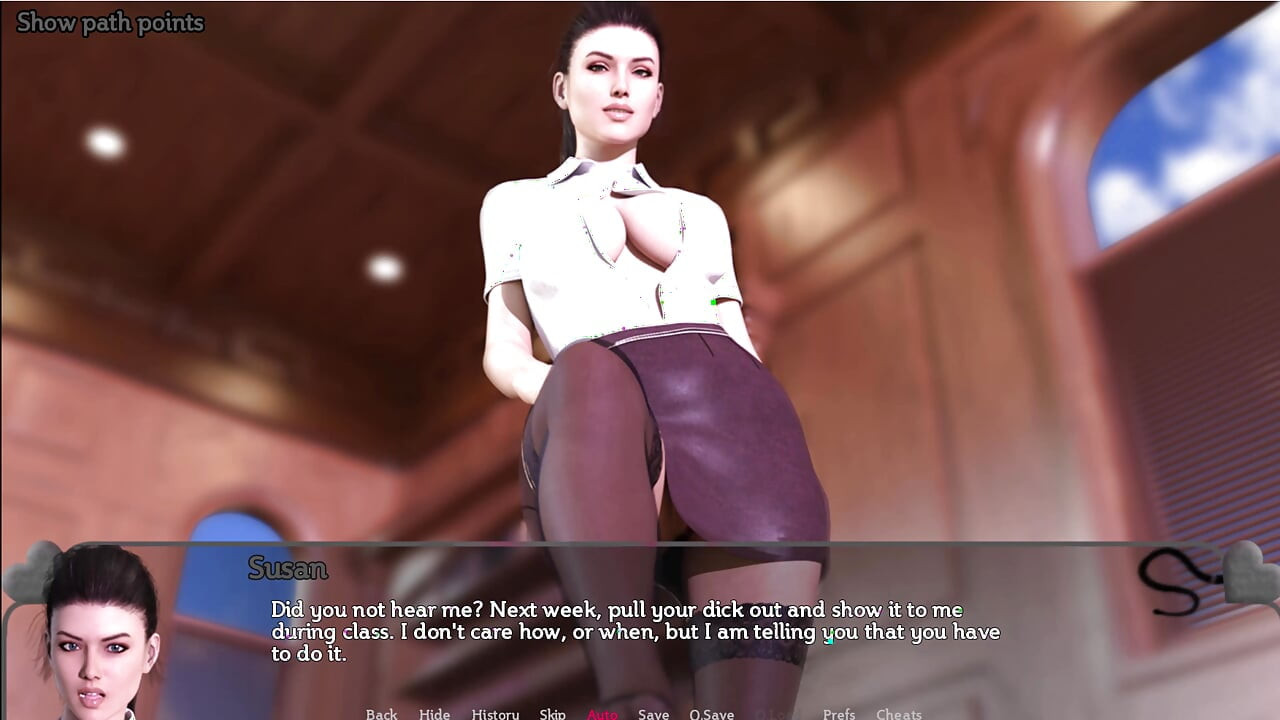Image resolution: width=1280 pixels, height=720 pixels.
Task: Select Back to rewind the dialogue
Action: tap(382, 714)
